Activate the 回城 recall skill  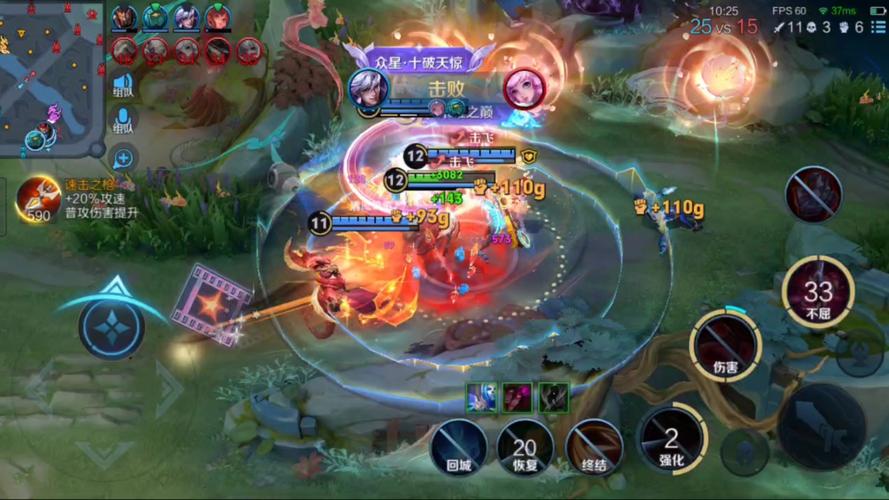pyautogui.click(x=458, y=445)
